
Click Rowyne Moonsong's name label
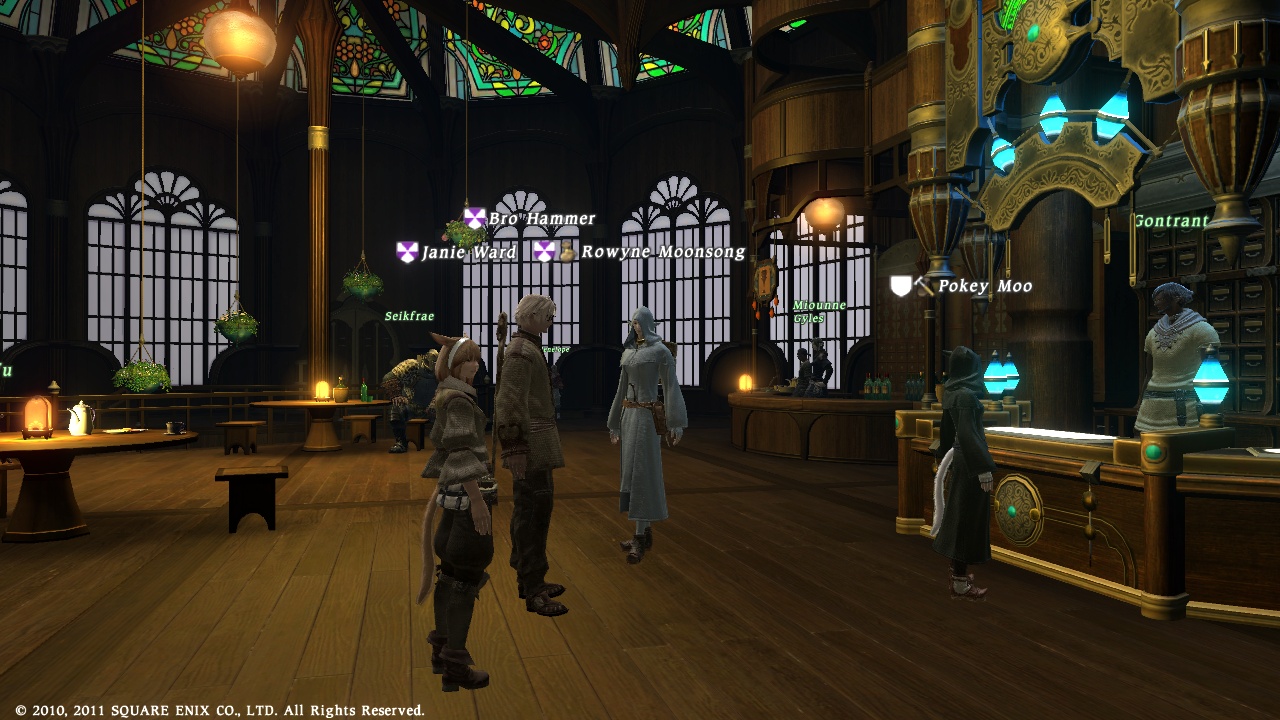(662, 252)
